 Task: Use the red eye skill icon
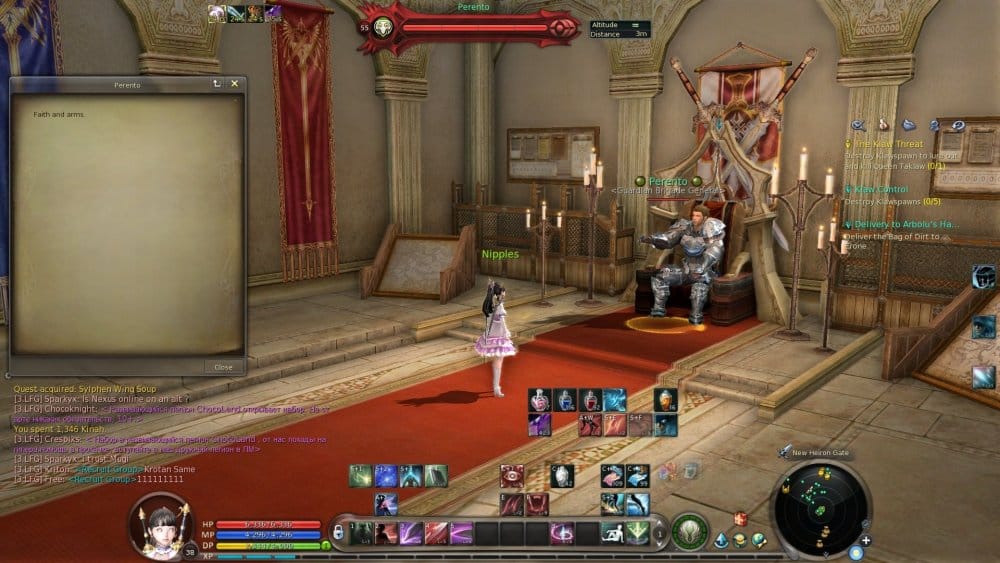coord(512,476)
